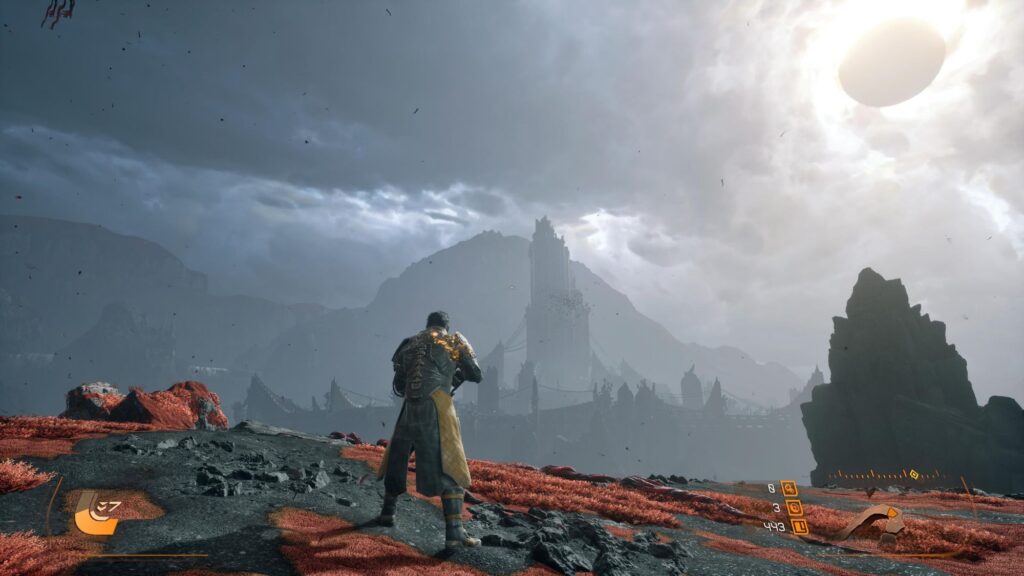Click the diamond objective marker on the compass
The image size is (1024, 576).
pos(913,474)
